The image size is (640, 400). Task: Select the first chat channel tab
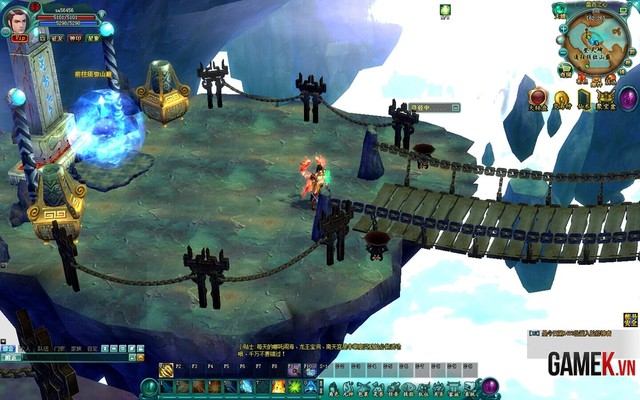pos(9,349)
